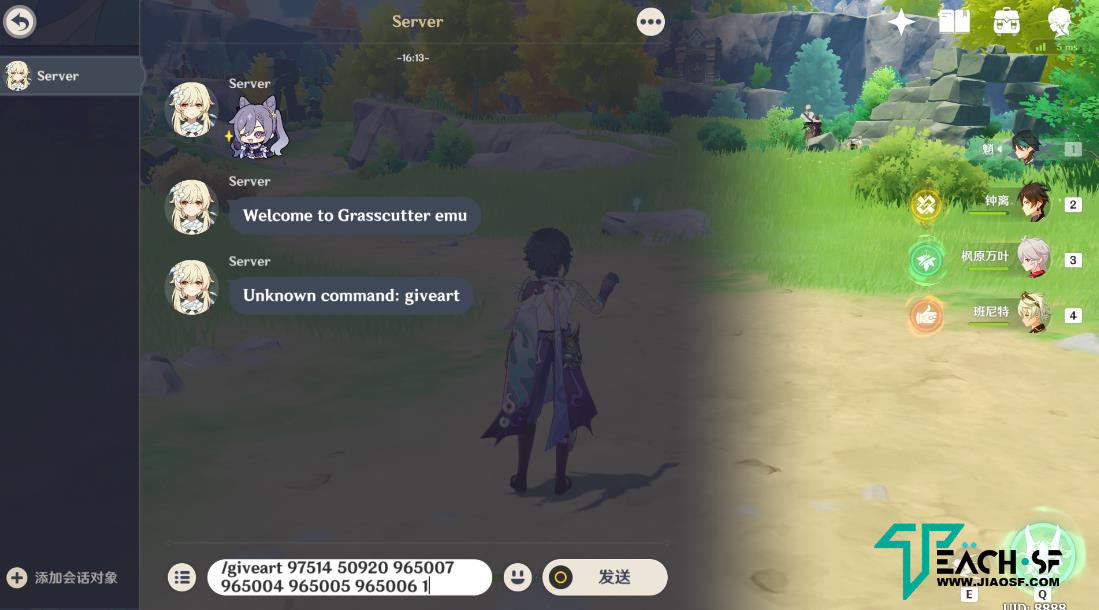Viewport: 1099px width, 610px height.
Task: Select the Server conversation in the list
Action: click(x=70, y=76)
